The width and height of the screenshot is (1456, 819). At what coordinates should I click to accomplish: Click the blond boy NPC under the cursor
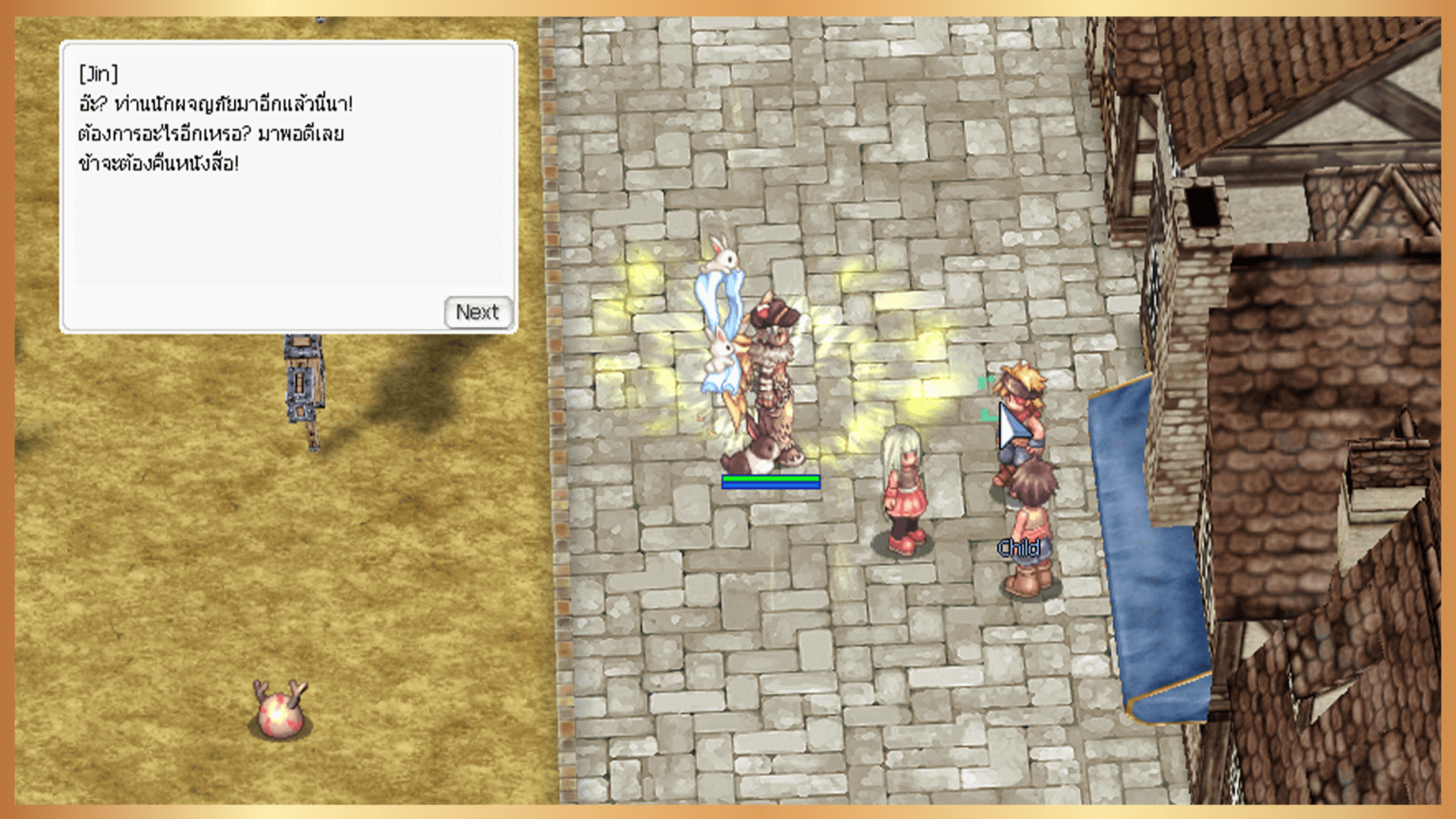pyautogui.click(x=1022, y=417)
